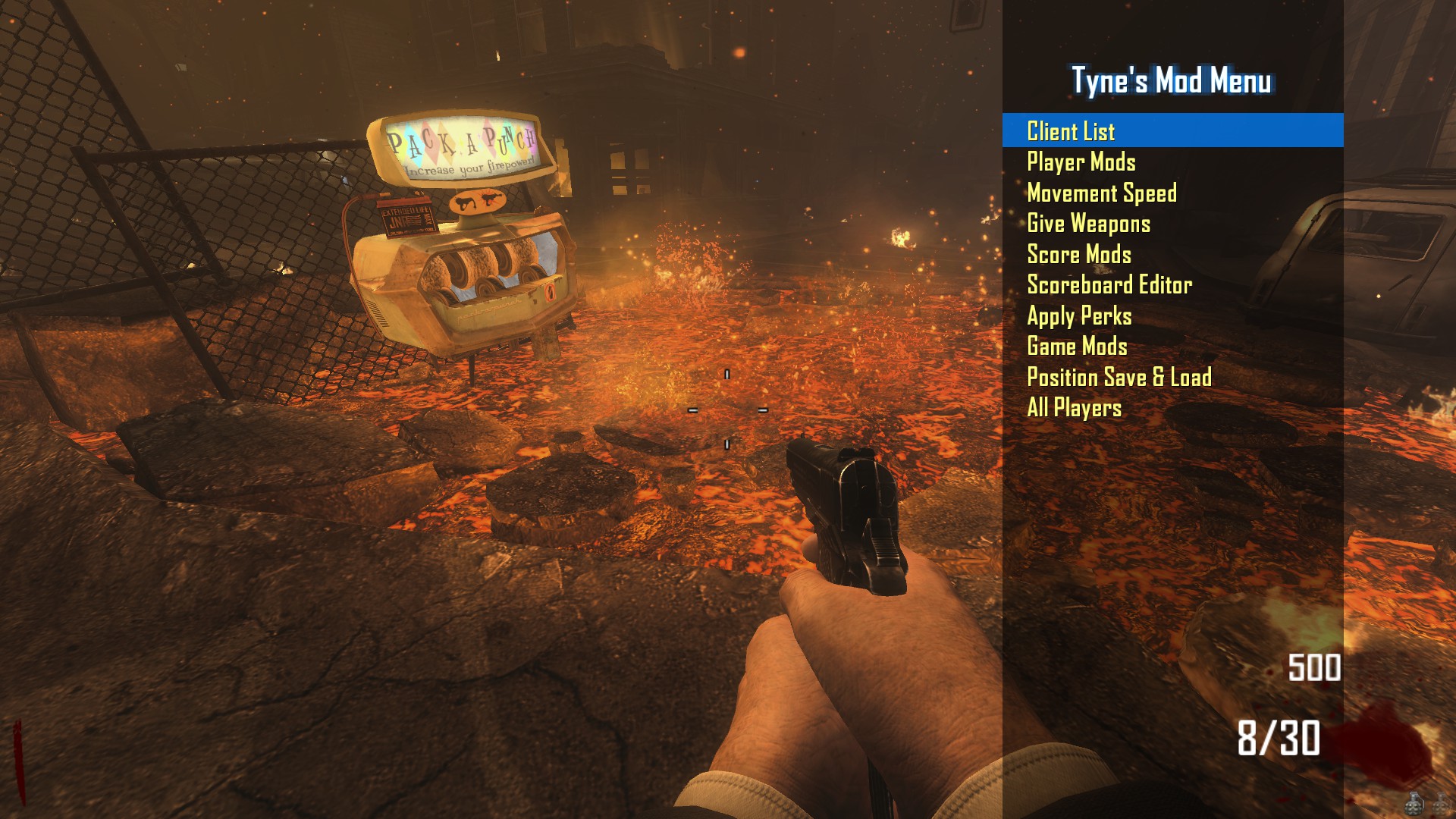
Task: Open the All Players menu
Action: pyautogui.click(x=1074, y=408)
